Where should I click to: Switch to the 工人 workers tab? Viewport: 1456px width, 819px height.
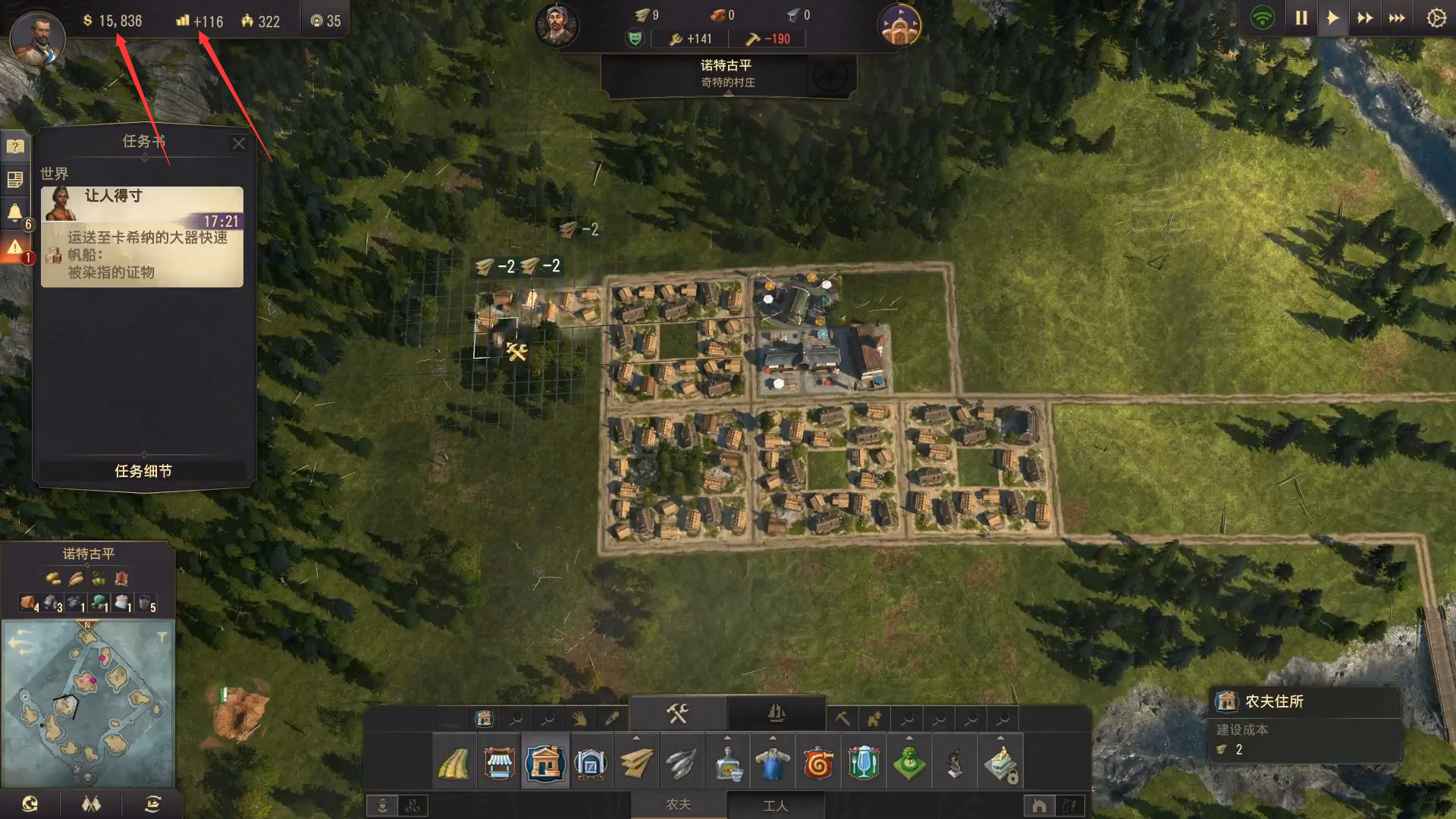point(775,805)
